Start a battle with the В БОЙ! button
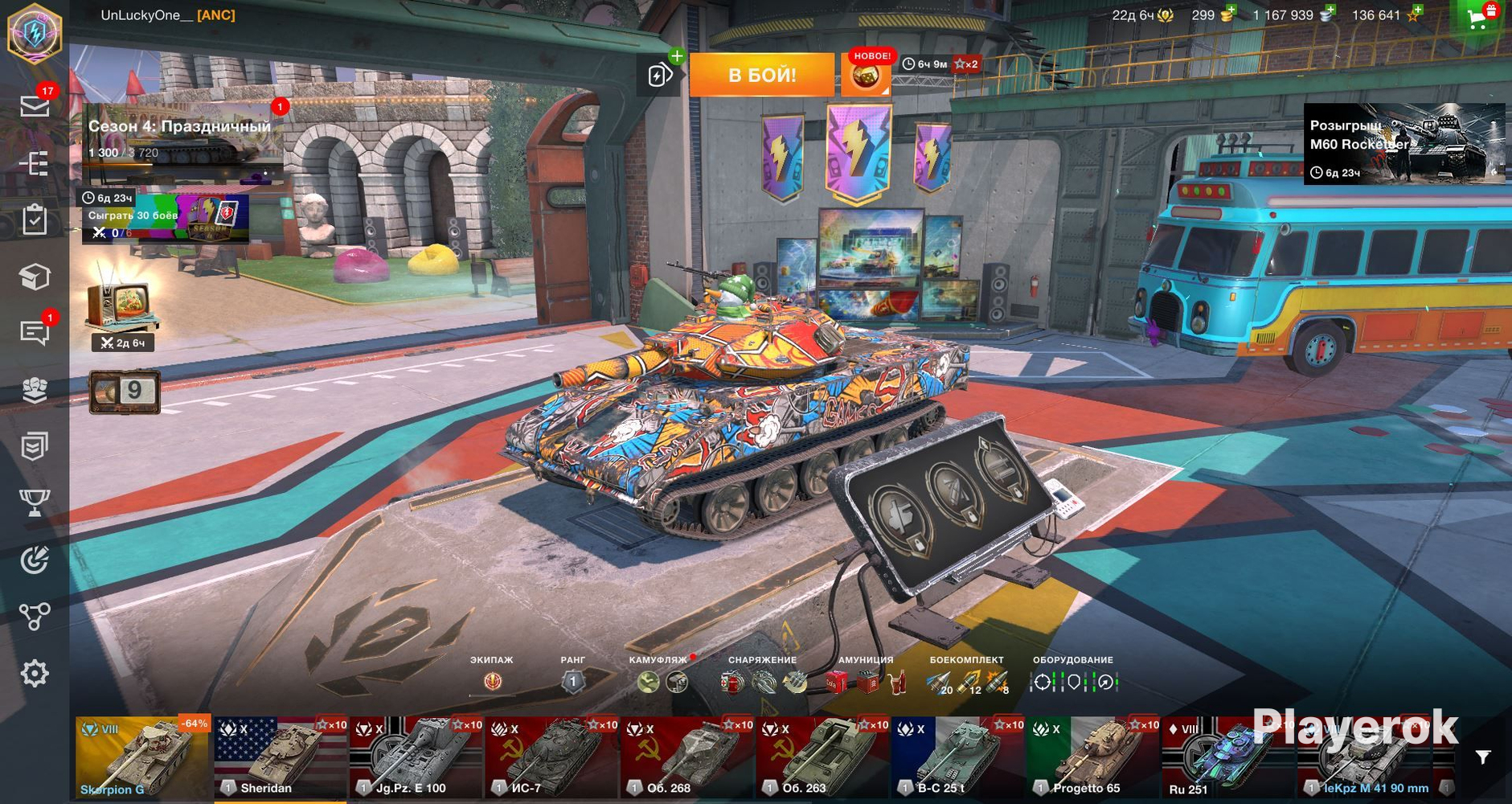Screen dimensions: 1512x804 [x=760, y=75]
